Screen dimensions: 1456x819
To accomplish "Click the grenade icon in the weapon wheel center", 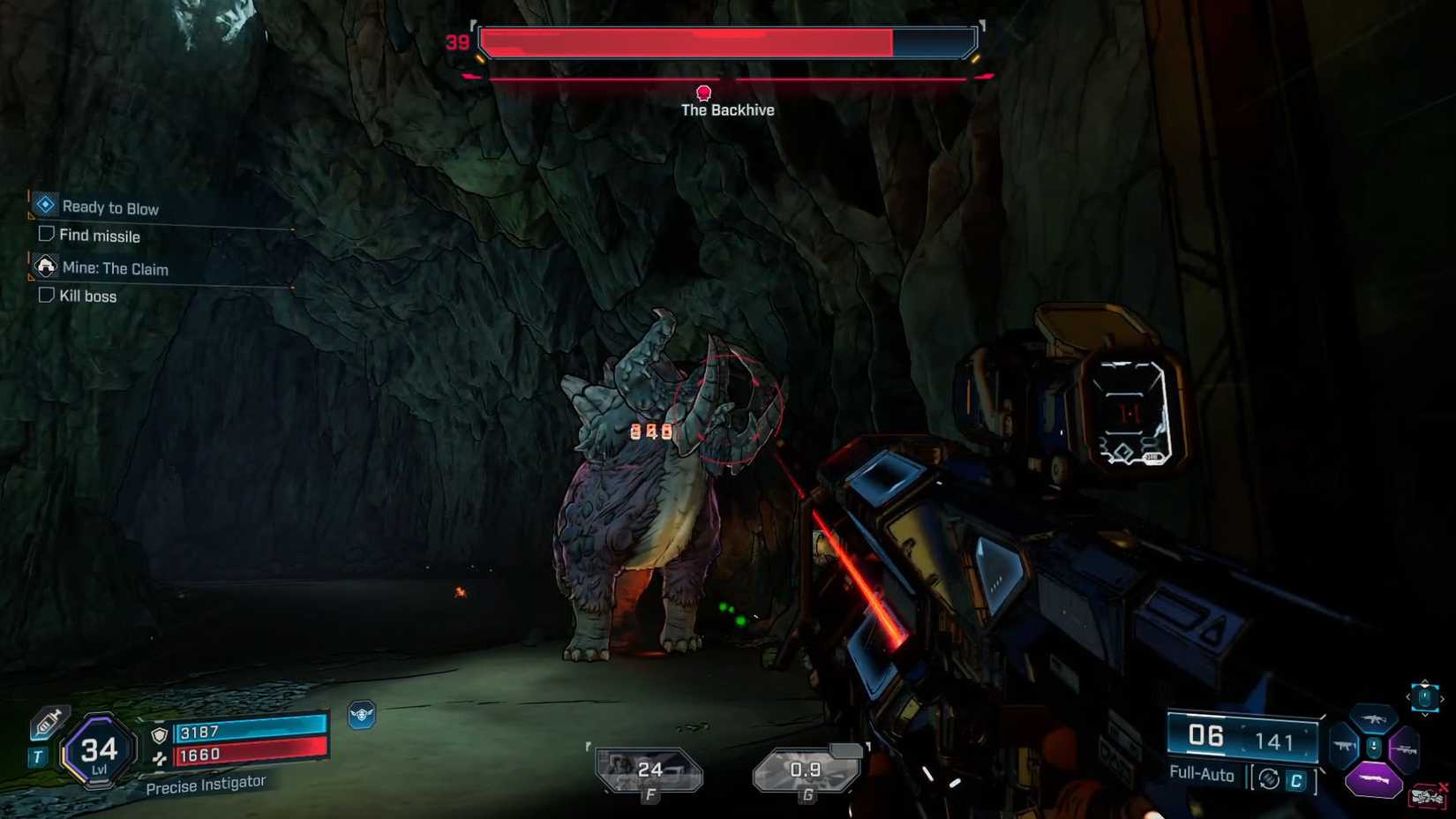I will tap(1374, 746).
